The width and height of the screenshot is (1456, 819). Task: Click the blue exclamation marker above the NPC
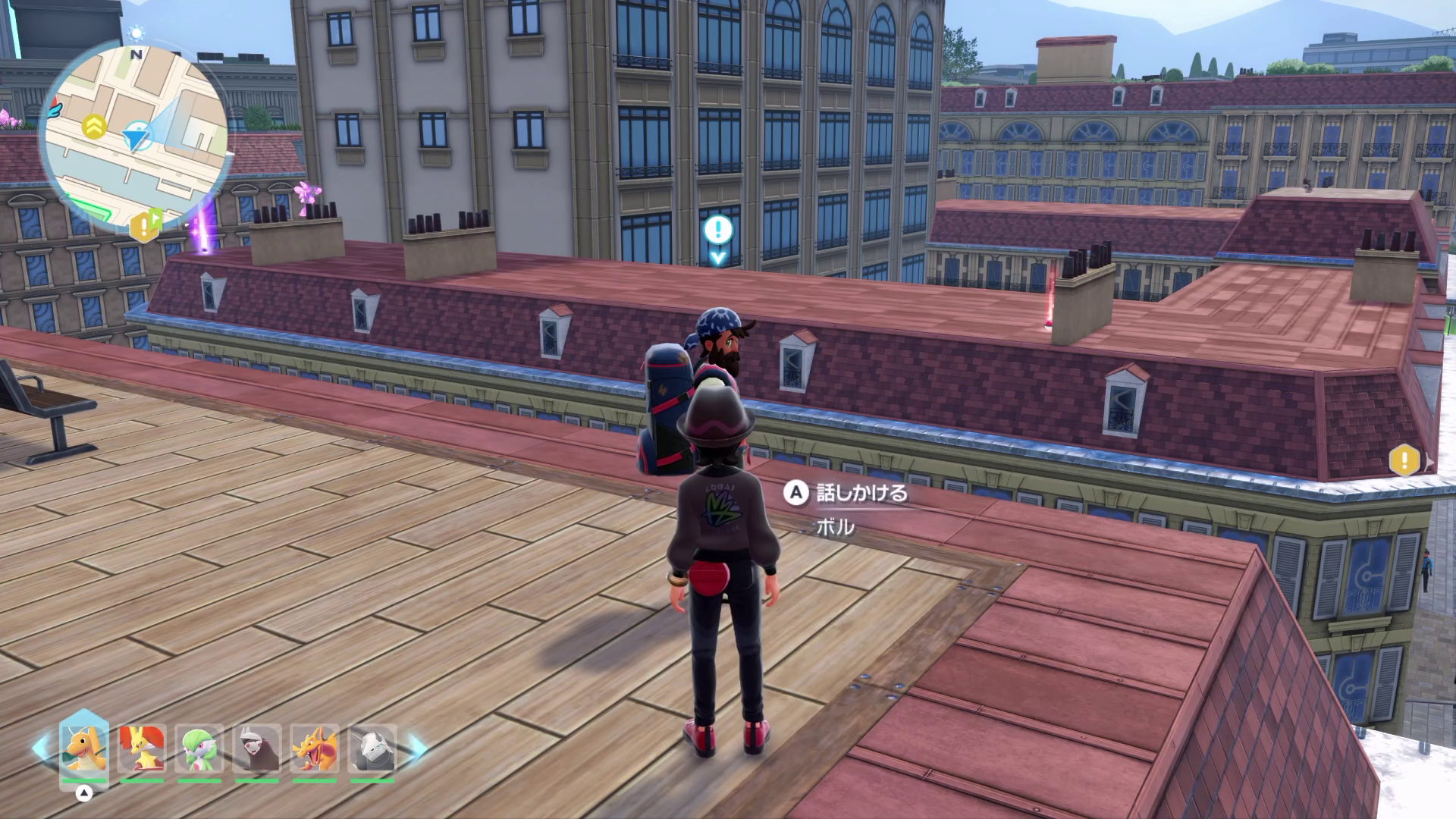717,230
